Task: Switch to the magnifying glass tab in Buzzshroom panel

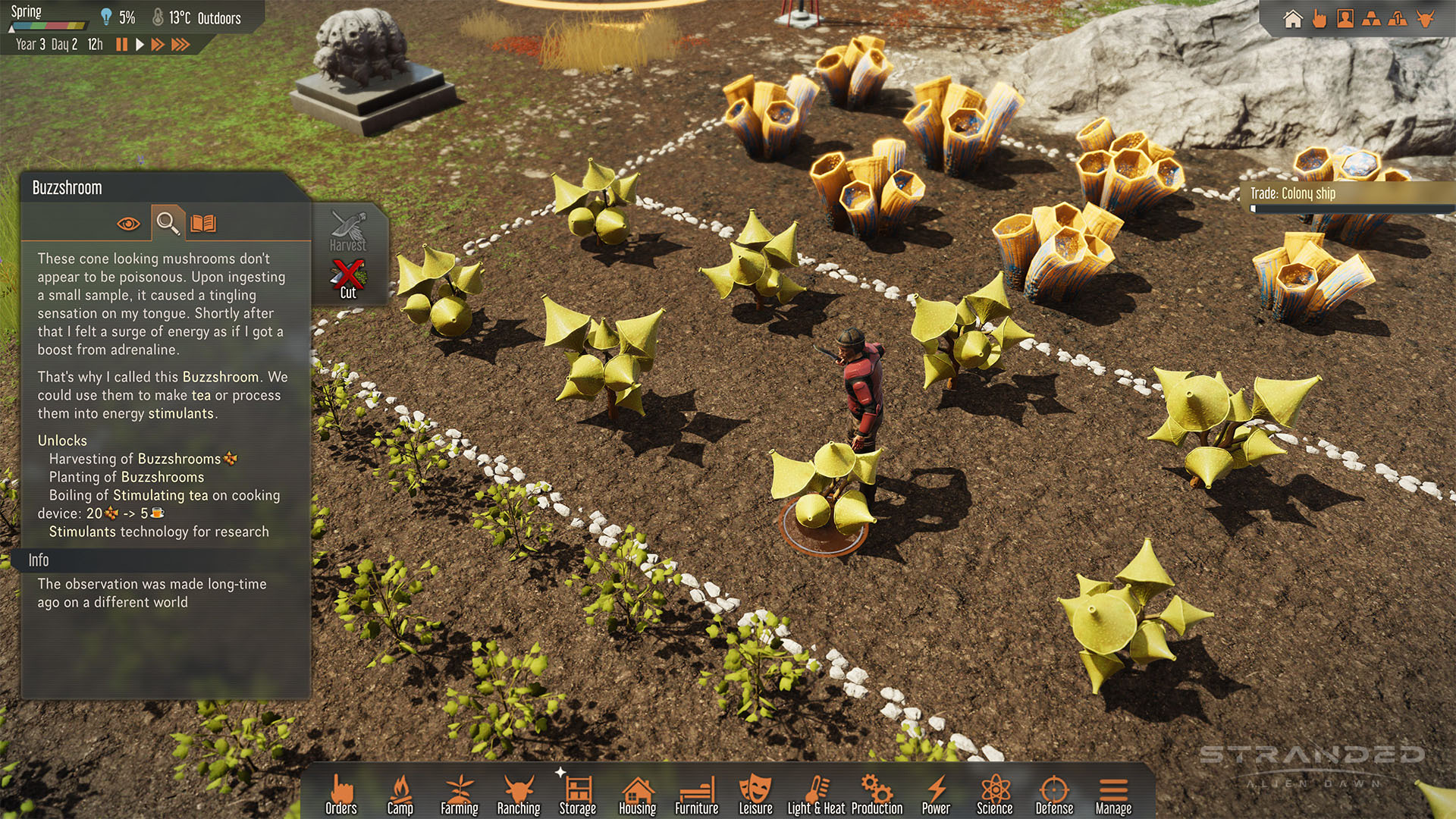Action: 168,223
